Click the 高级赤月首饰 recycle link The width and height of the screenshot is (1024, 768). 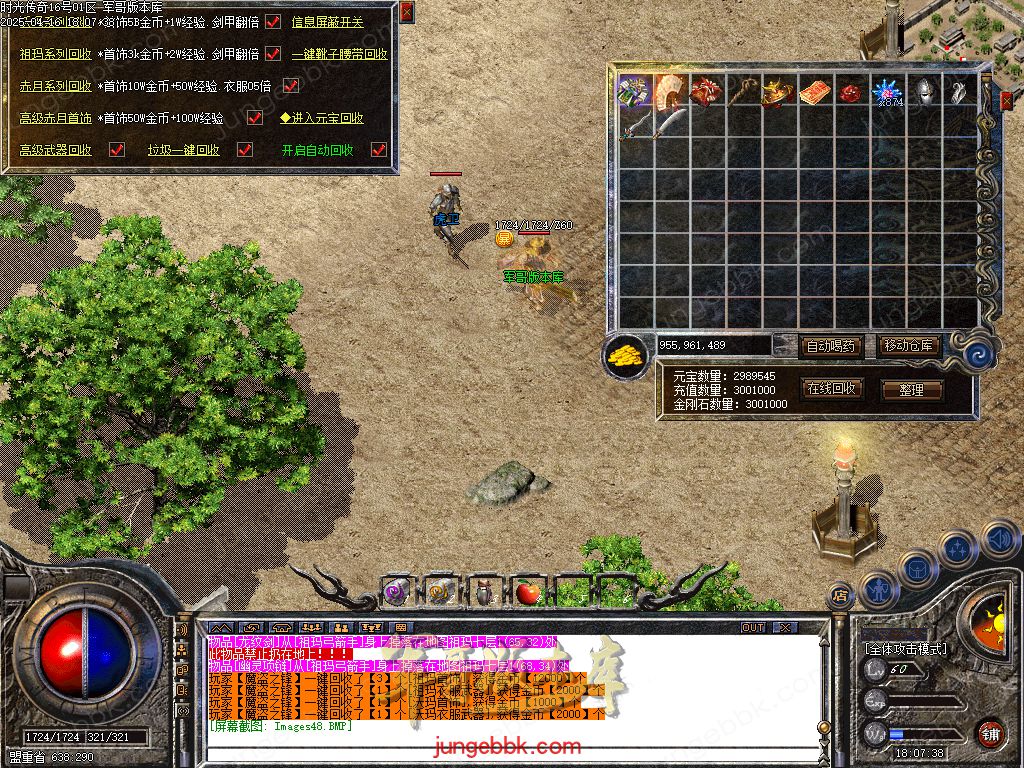(55, 118)
